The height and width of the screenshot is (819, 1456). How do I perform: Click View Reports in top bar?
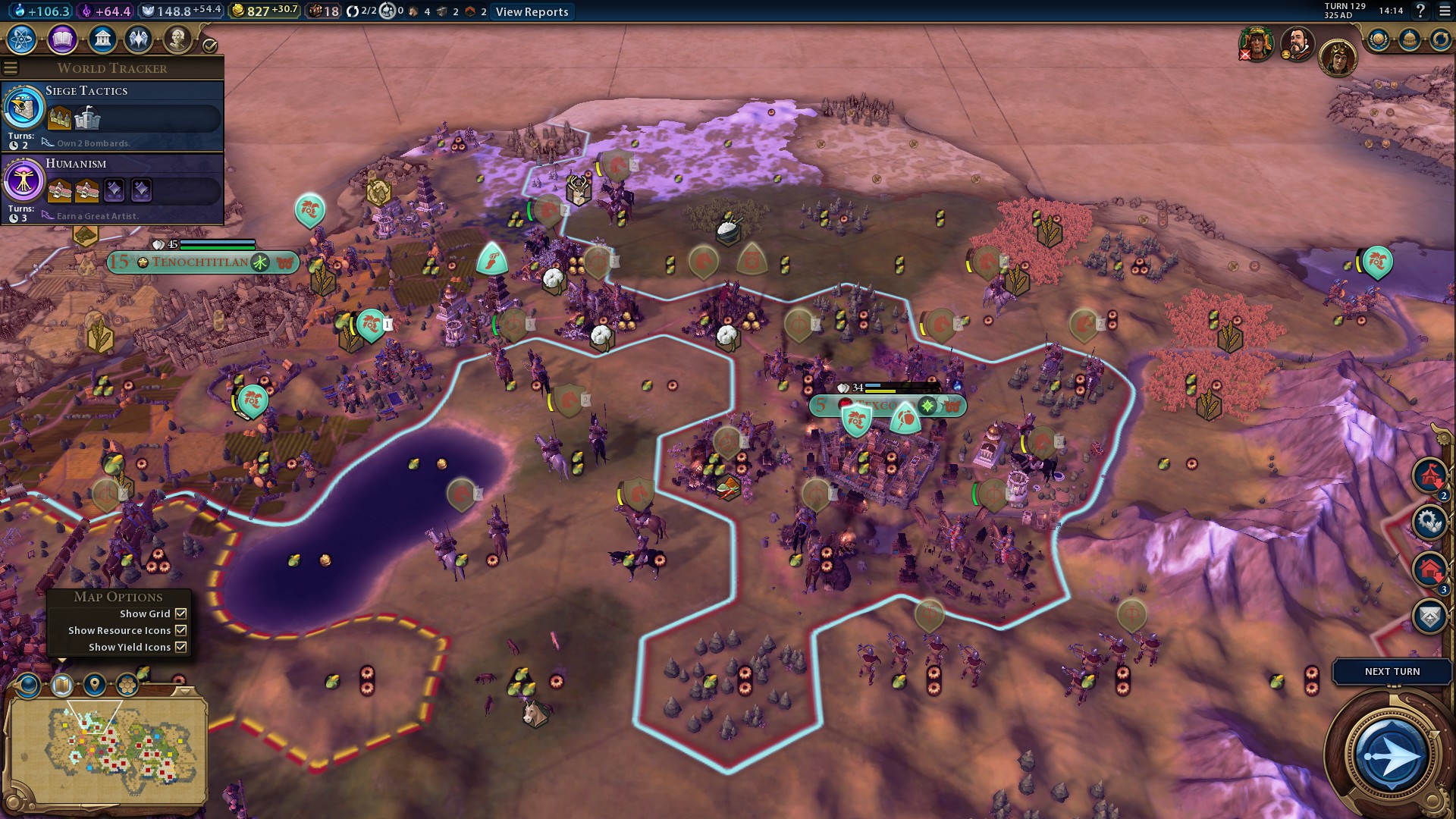pos(532,11)
